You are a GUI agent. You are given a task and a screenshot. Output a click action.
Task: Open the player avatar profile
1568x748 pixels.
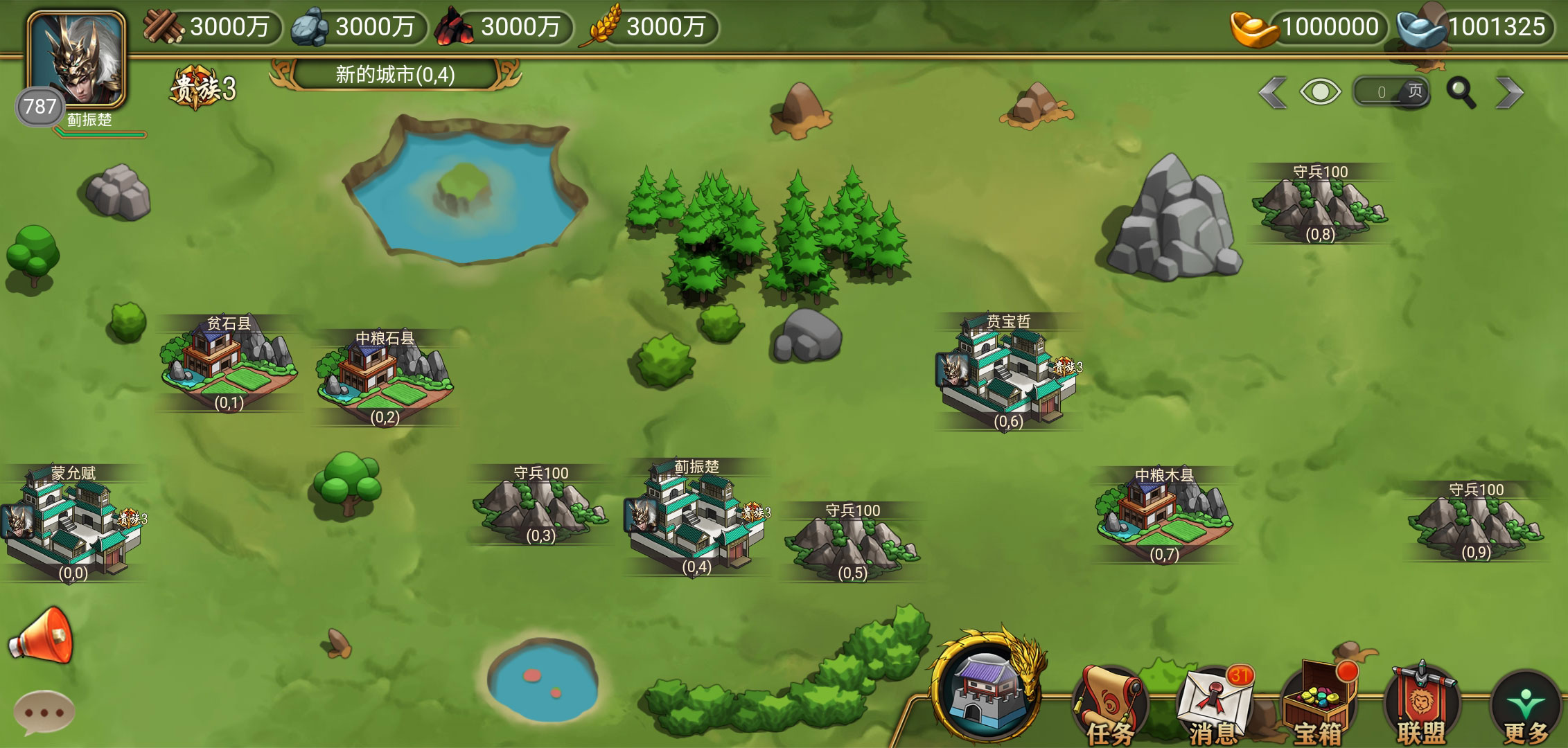click(76, 60)
